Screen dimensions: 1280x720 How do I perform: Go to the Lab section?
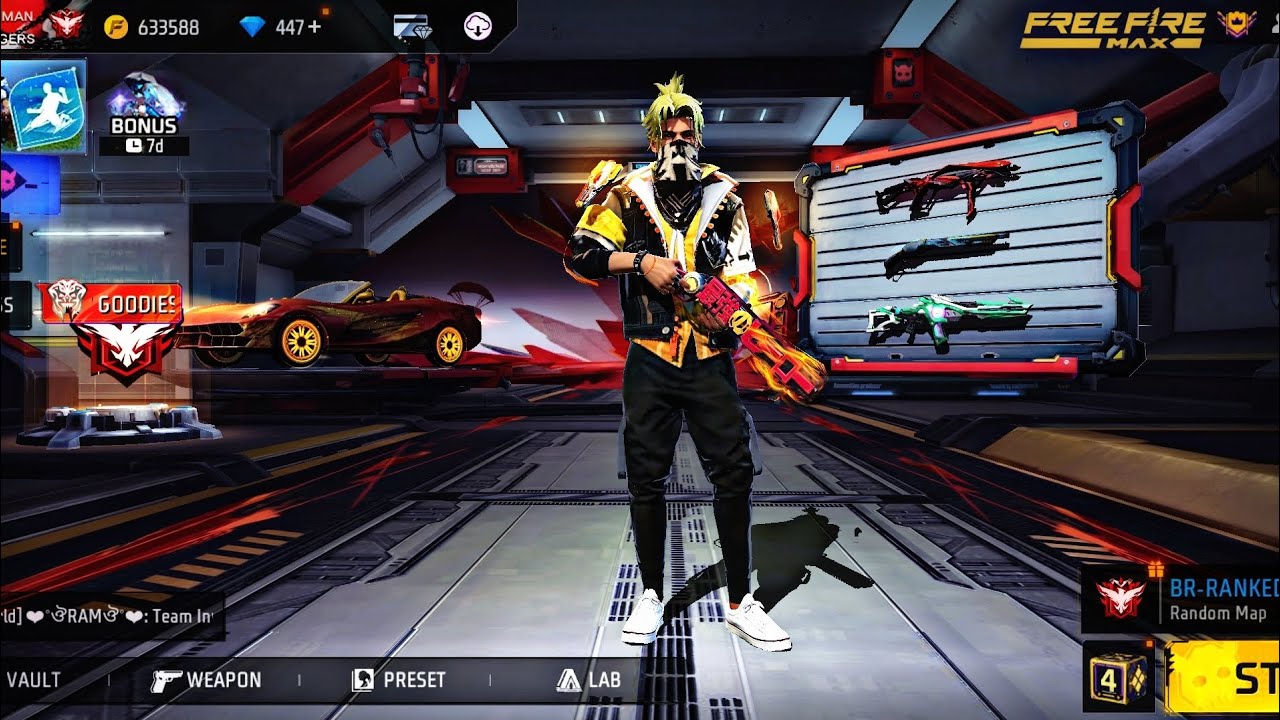click(x=589, y=680)
